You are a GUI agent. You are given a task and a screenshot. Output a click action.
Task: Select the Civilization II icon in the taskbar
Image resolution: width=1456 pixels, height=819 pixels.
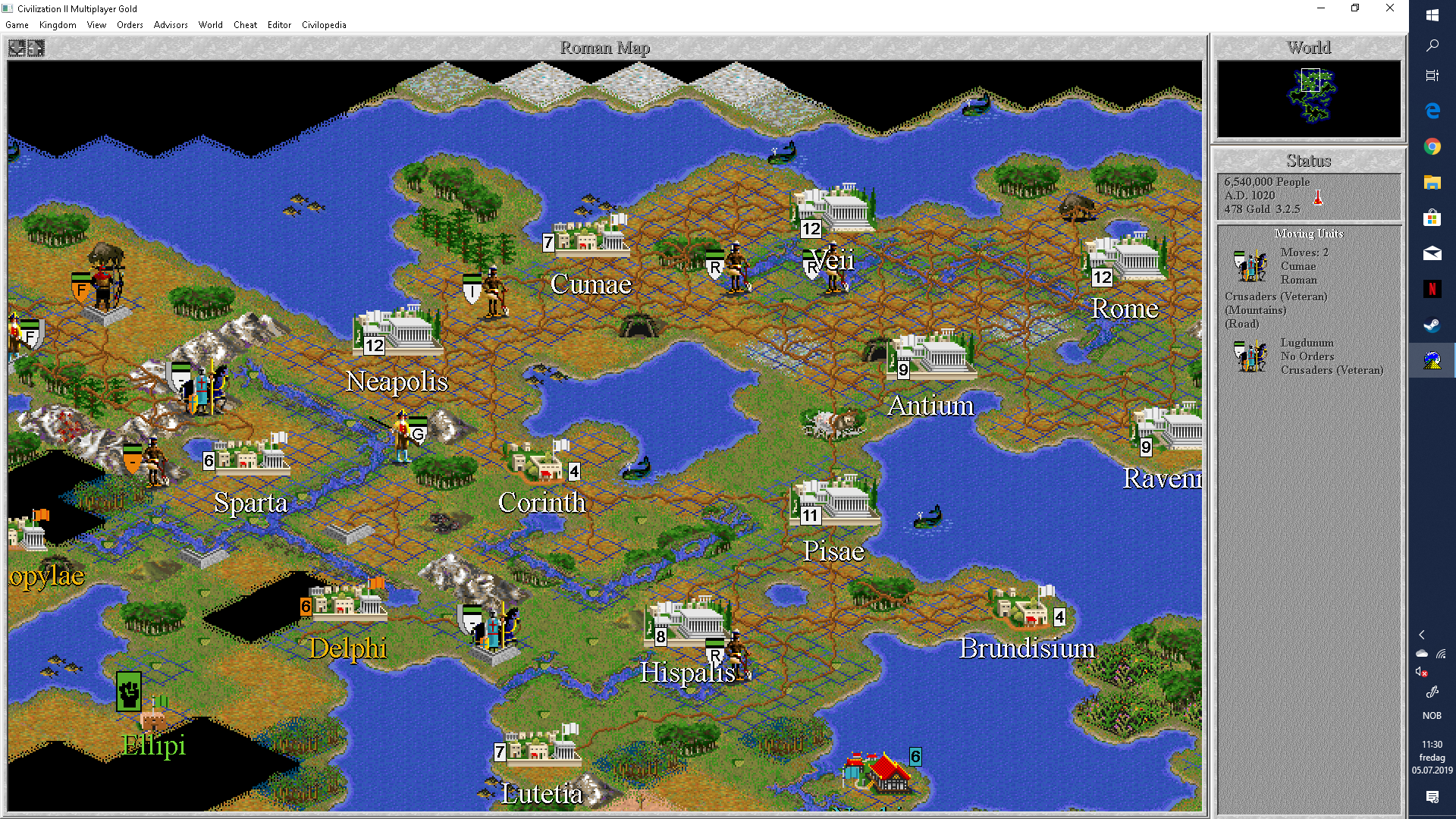(x=1432, y=360)
